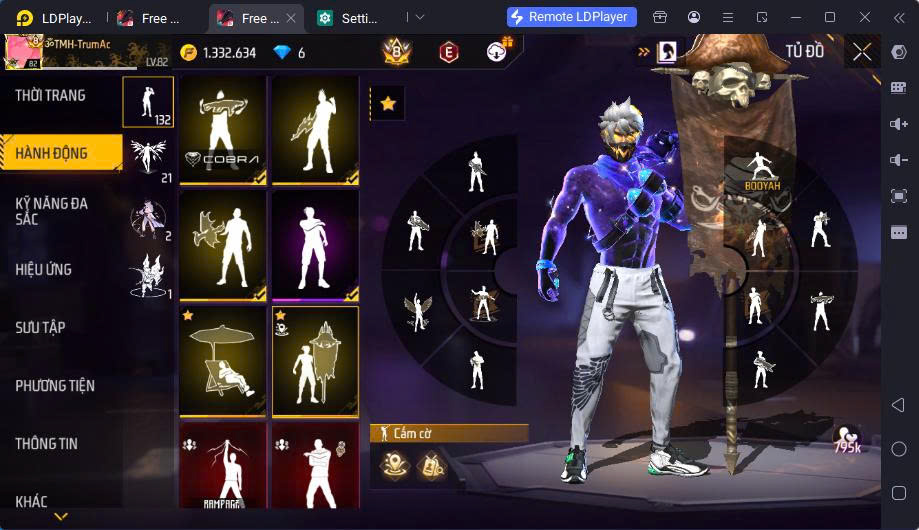
Task: Pick the pirate flag emote tile
Action: click(x=315, y=361)
